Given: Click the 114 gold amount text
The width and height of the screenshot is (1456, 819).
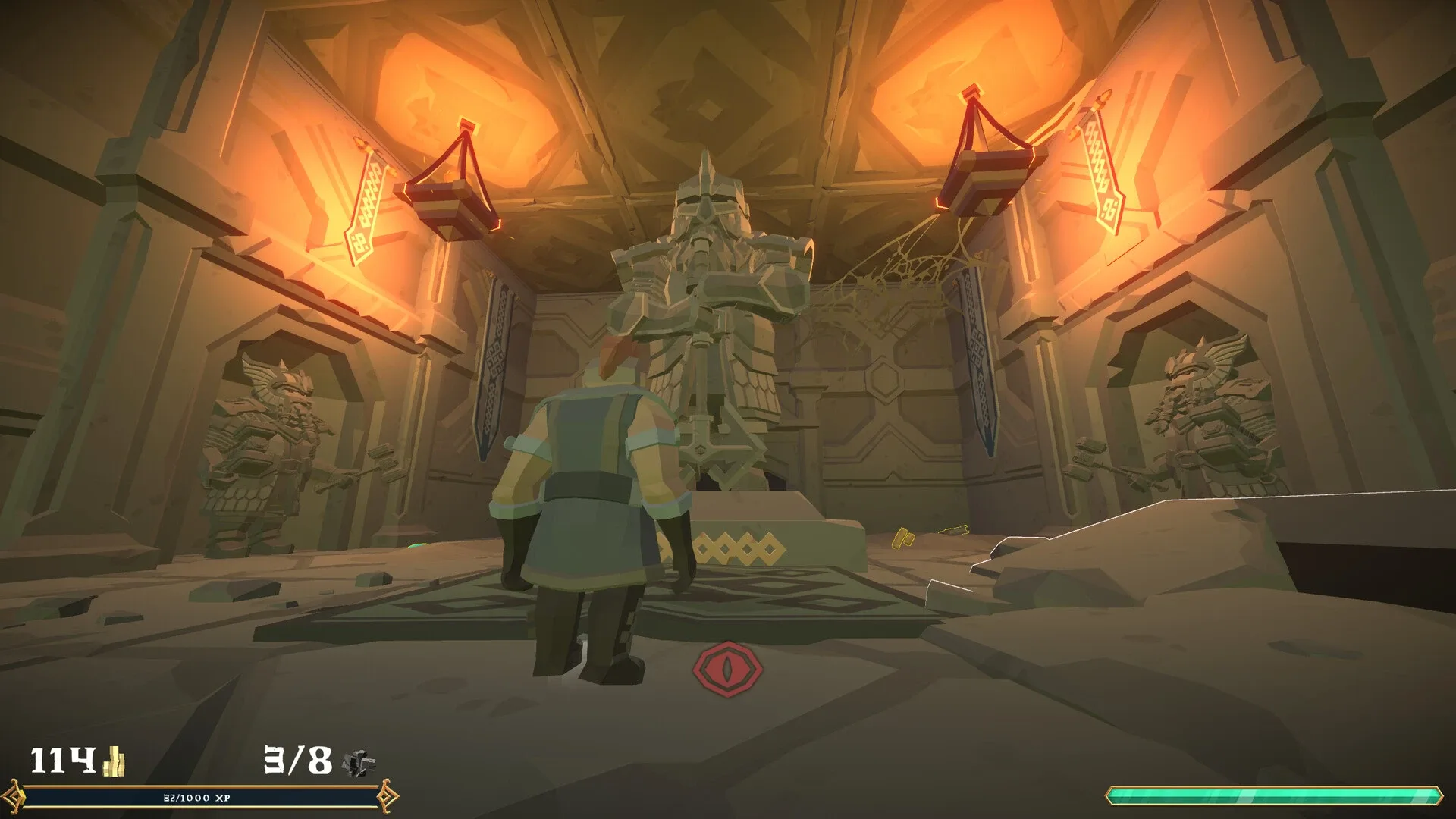Looking at the screenshot, I should (x=64, y=758).
